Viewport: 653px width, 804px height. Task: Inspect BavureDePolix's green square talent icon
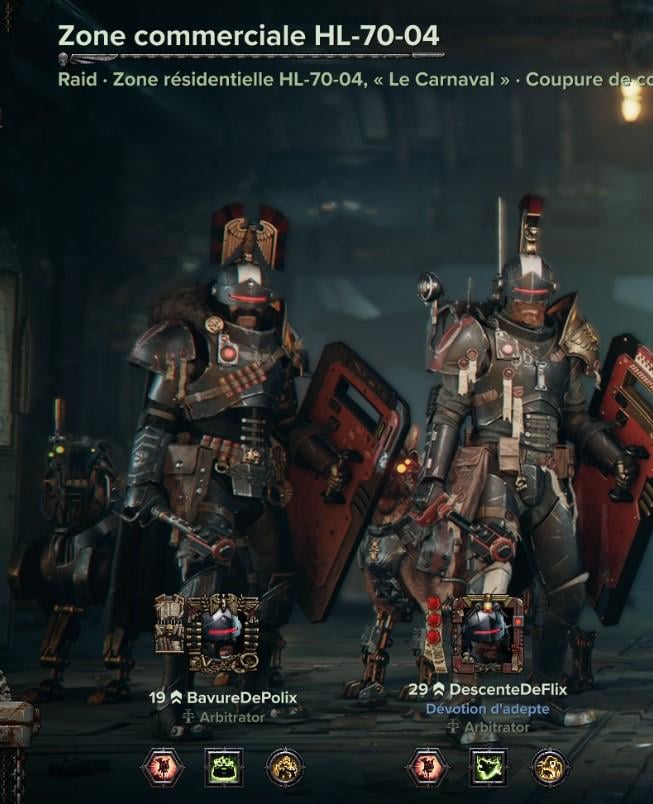pos(223,767)
